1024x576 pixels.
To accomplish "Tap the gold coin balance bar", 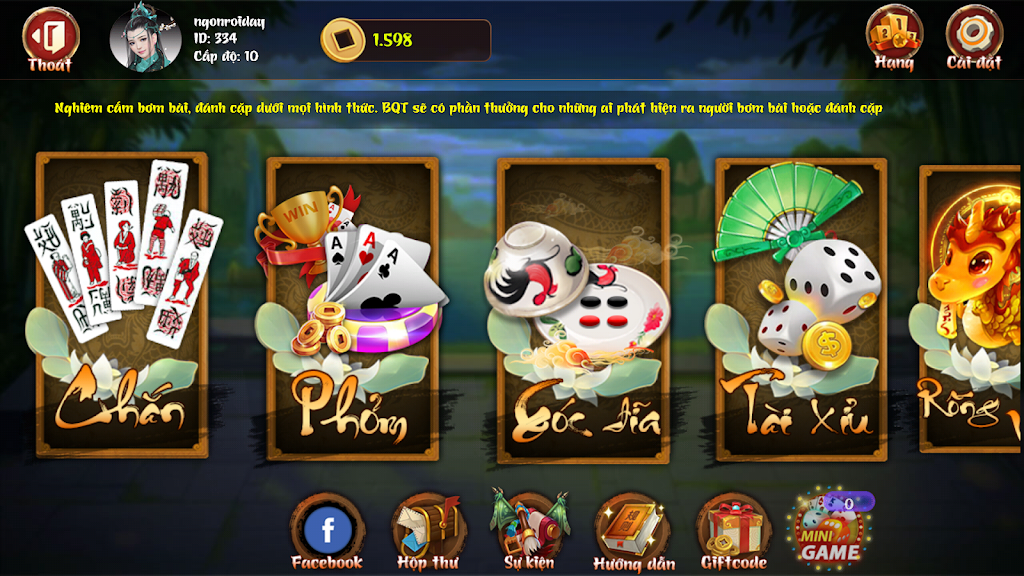I will pyautogui.click(x=405, y=40).
